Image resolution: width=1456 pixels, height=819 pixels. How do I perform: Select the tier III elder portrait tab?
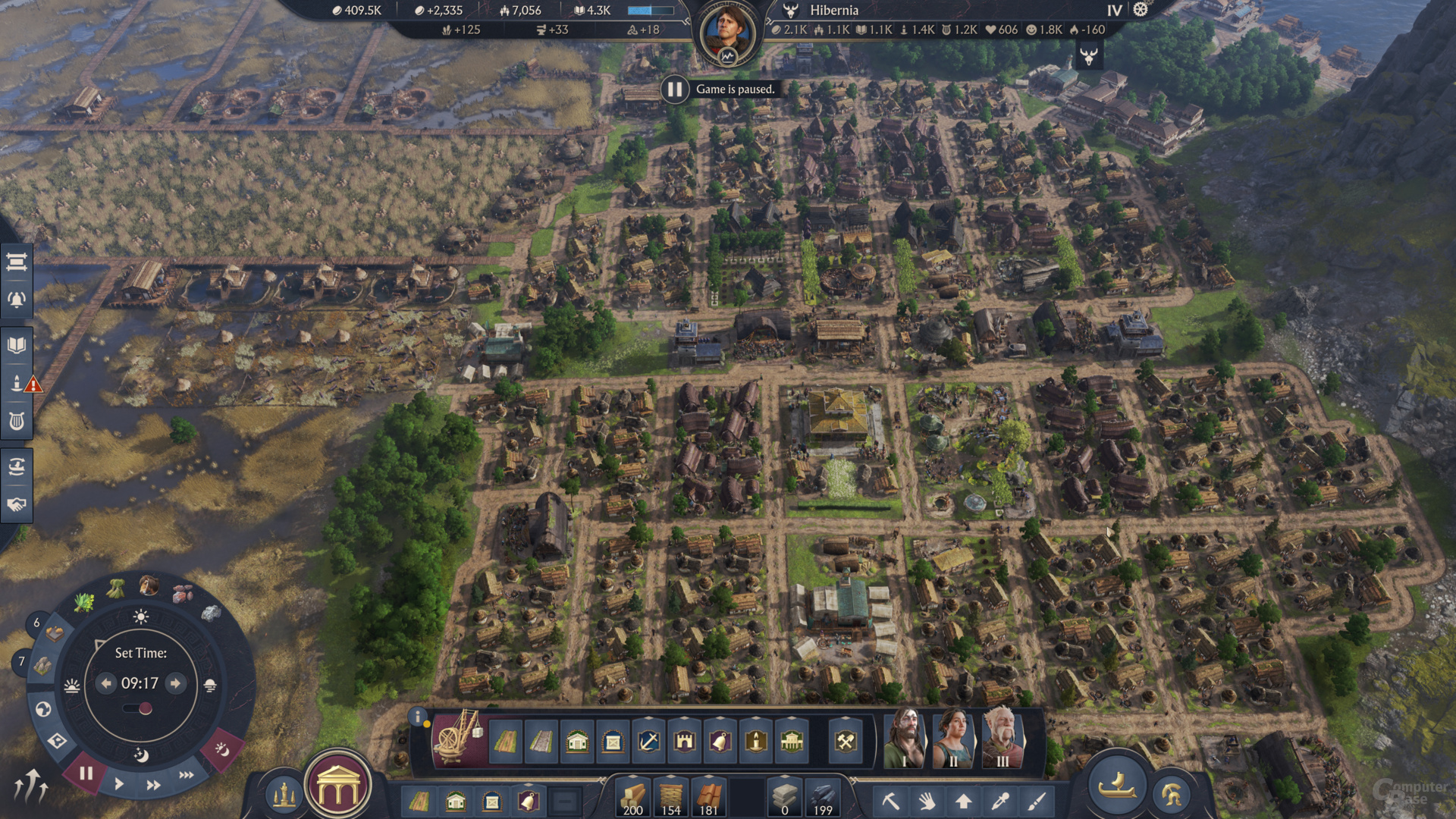(1003, 739)
